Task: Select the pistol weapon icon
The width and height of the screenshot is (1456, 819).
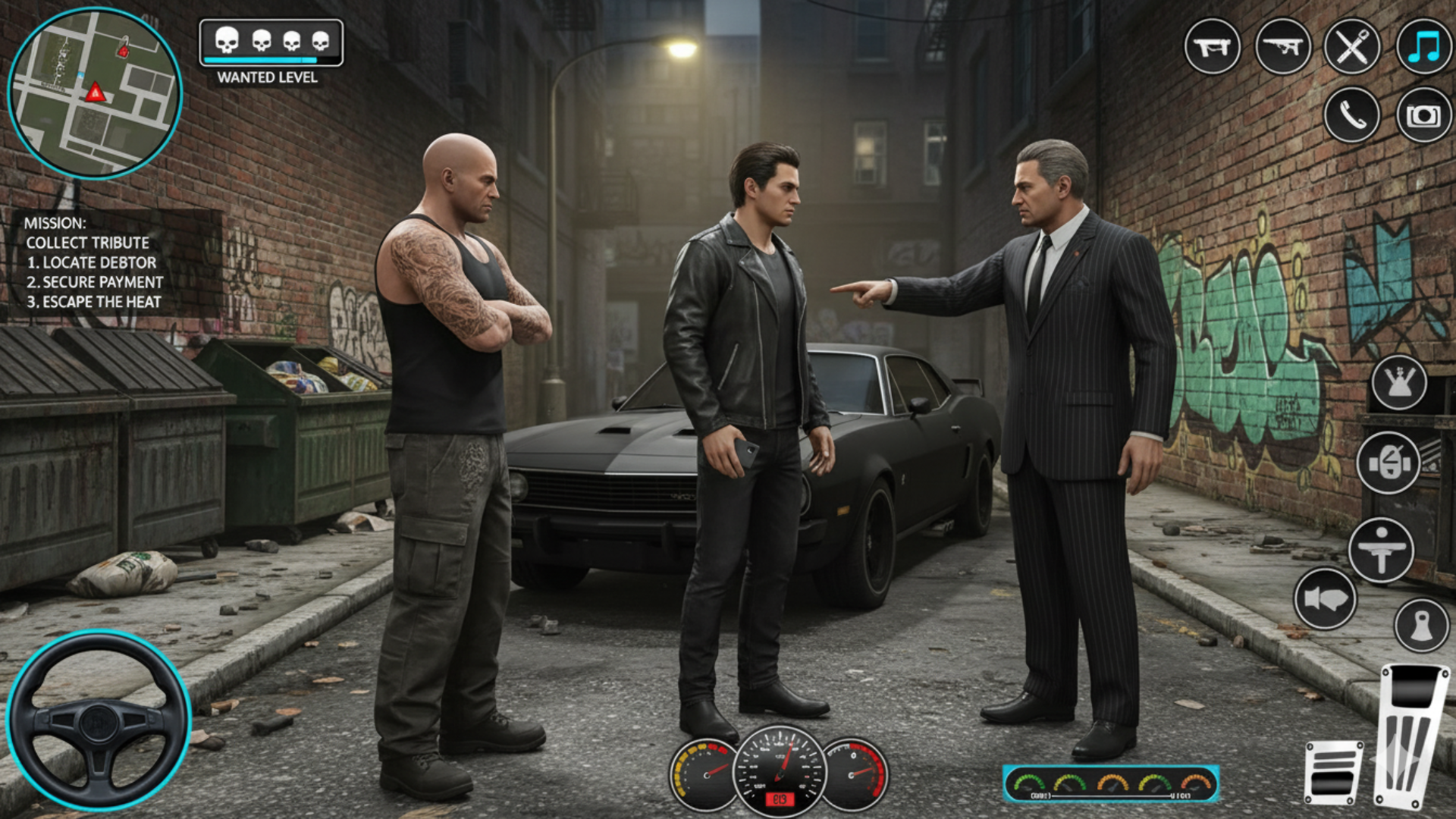Action: [x=1212, y=48]
